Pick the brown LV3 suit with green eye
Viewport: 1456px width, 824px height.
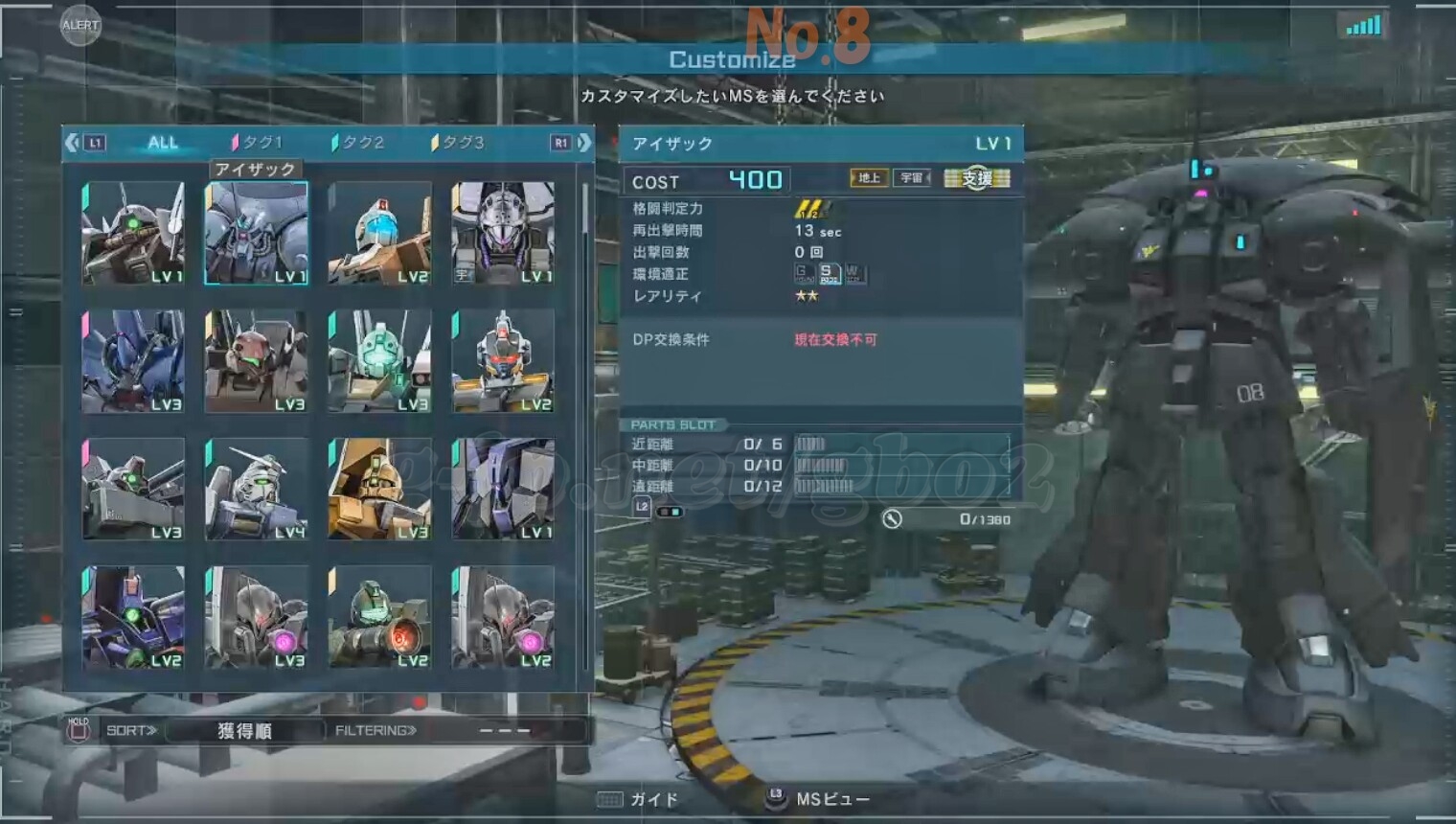(x=257, y=361)
